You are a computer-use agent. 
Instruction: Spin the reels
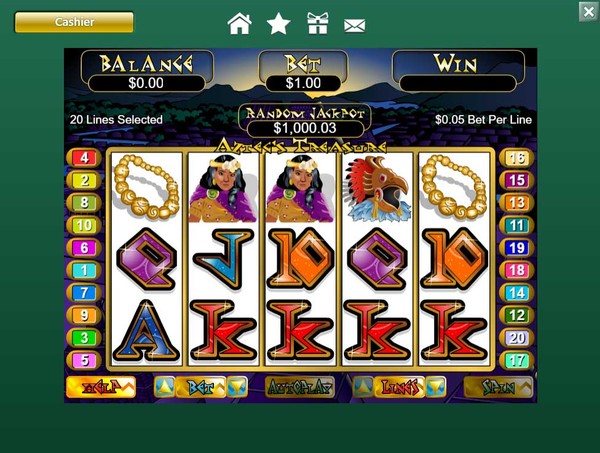[x=499, y=387]
